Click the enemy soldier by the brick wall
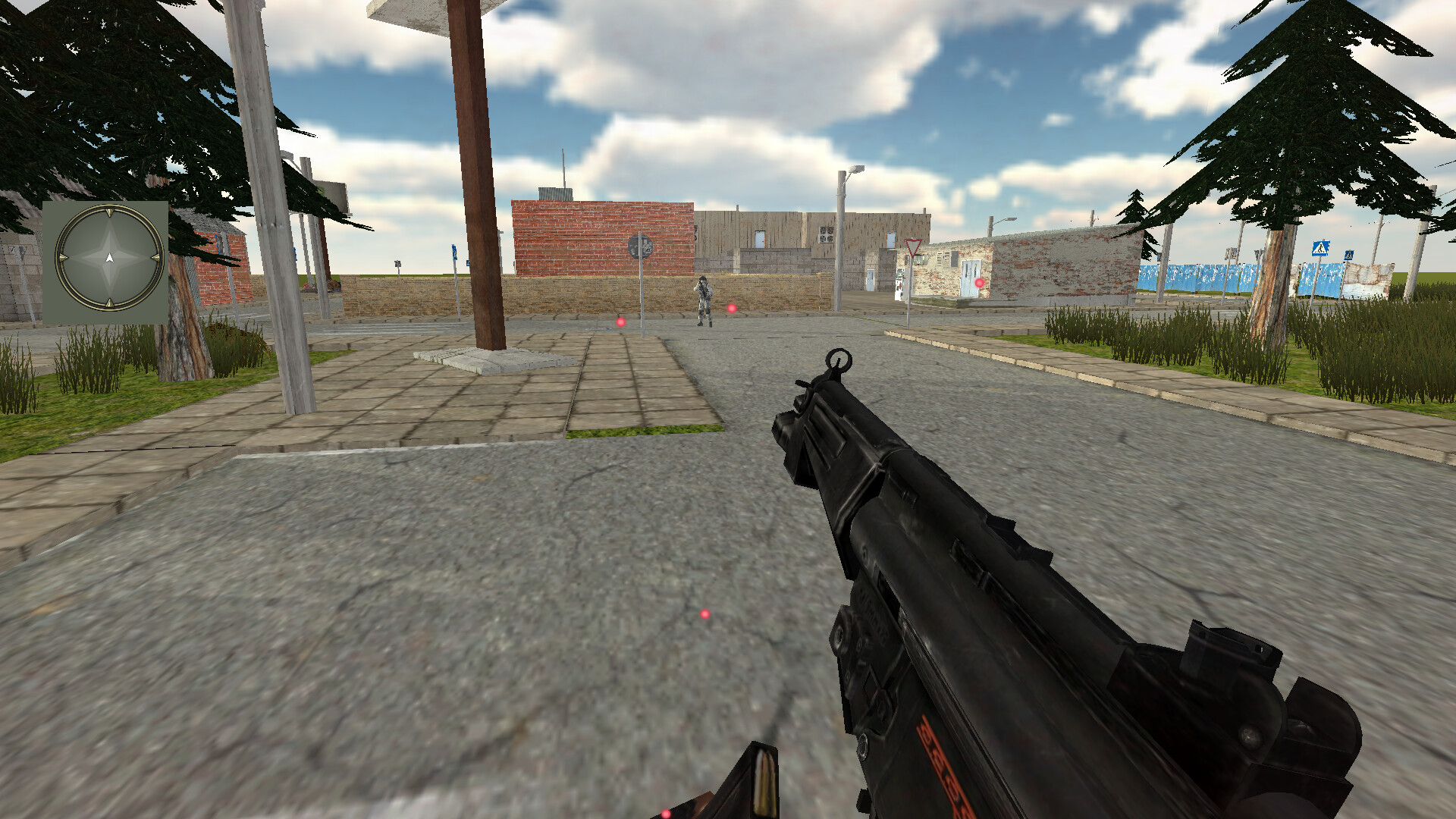Viewport: 1456px width, 819px height. pyautogui.click(x=704, y=301)
